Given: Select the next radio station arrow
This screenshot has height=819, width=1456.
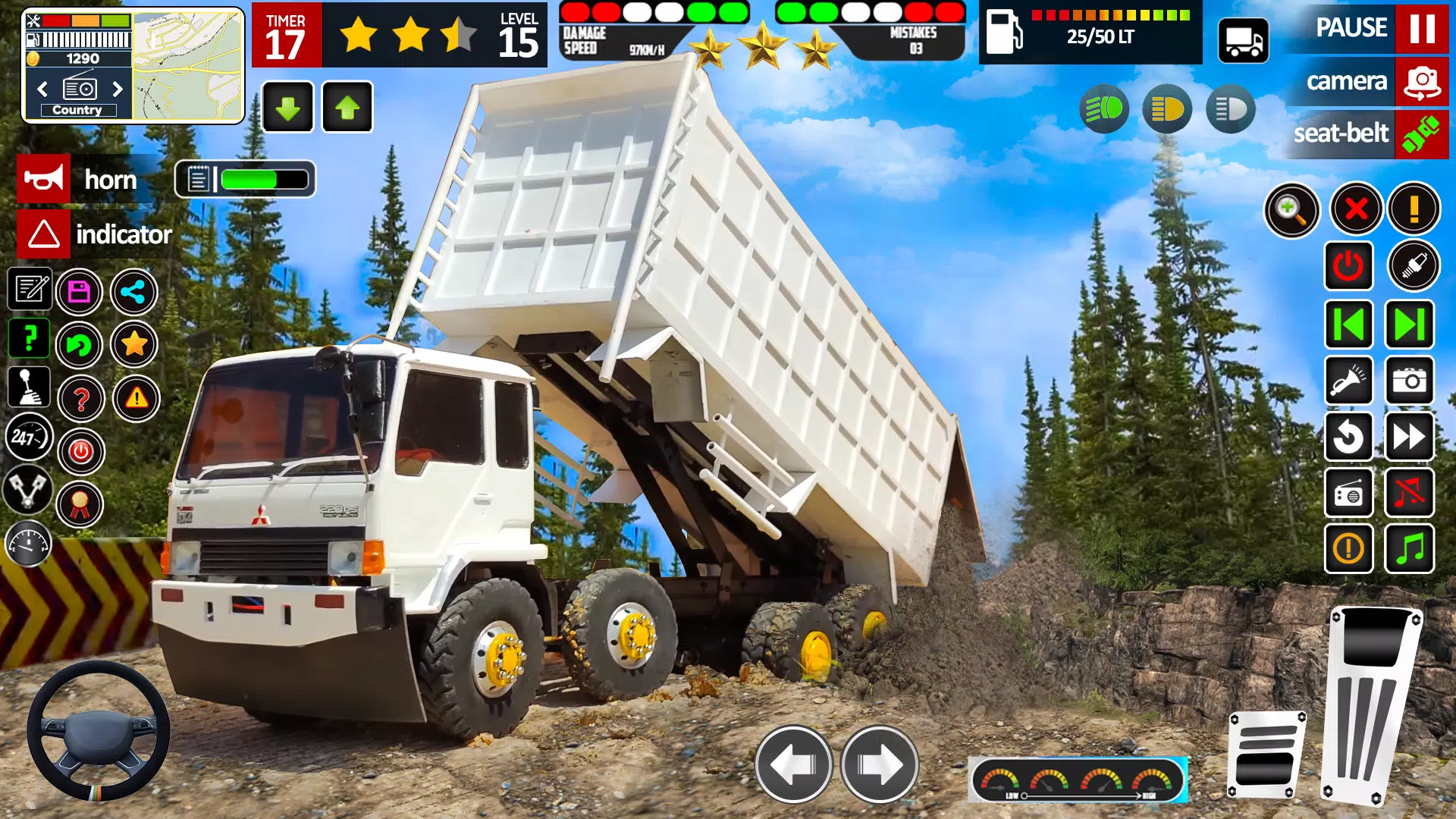Looking at the screenshot, I should pos(118,89).
